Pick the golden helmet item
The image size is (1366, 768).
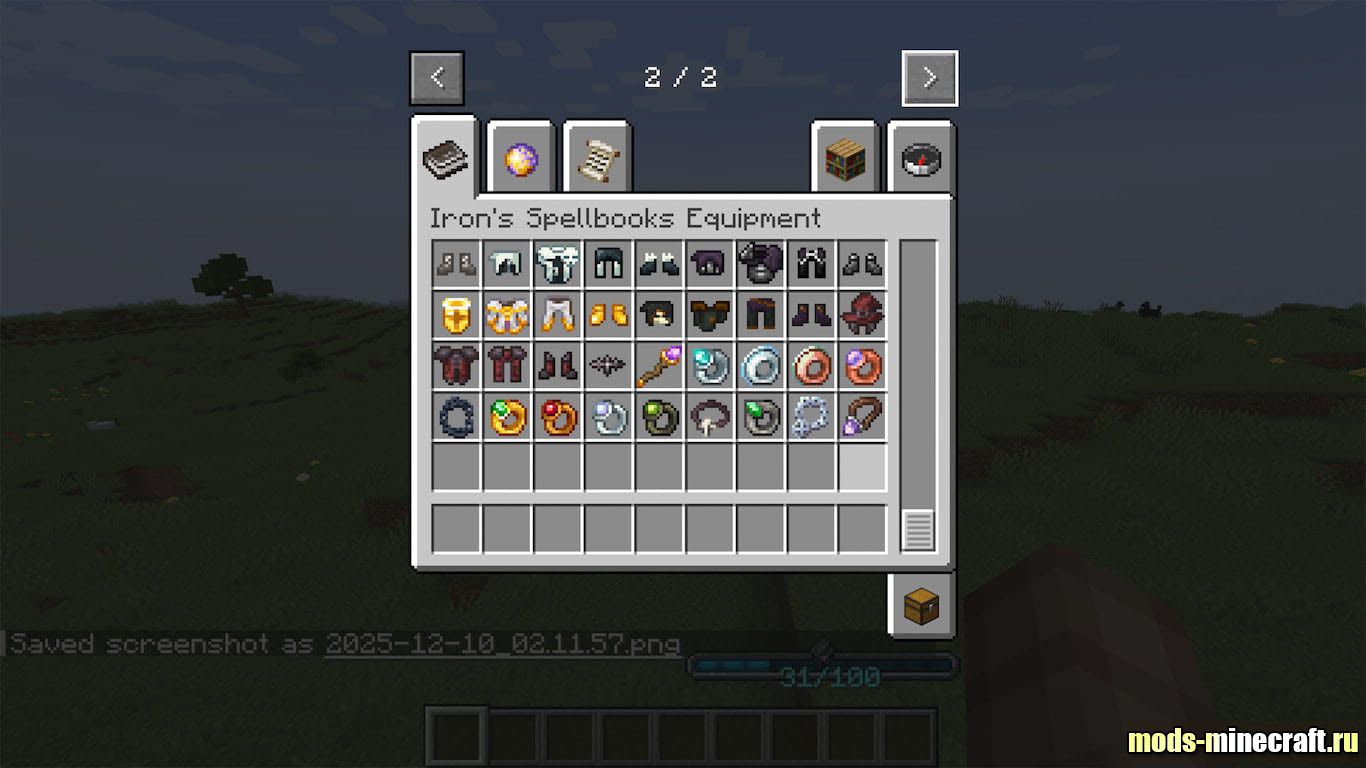[x=456, y=315]
